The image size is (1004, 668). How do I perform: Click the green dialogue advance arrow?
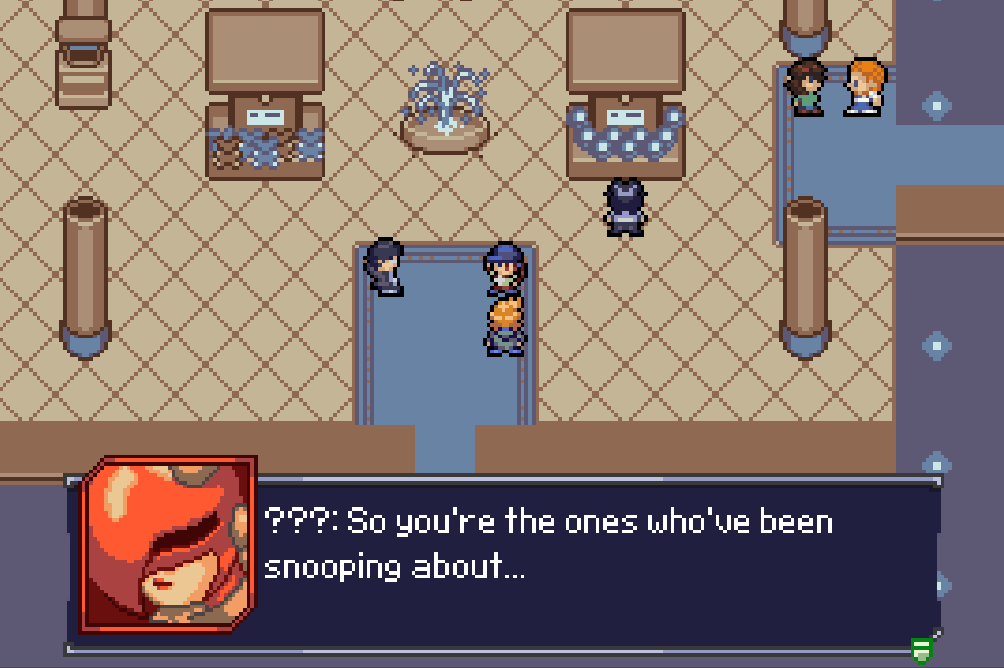(922, 651)
